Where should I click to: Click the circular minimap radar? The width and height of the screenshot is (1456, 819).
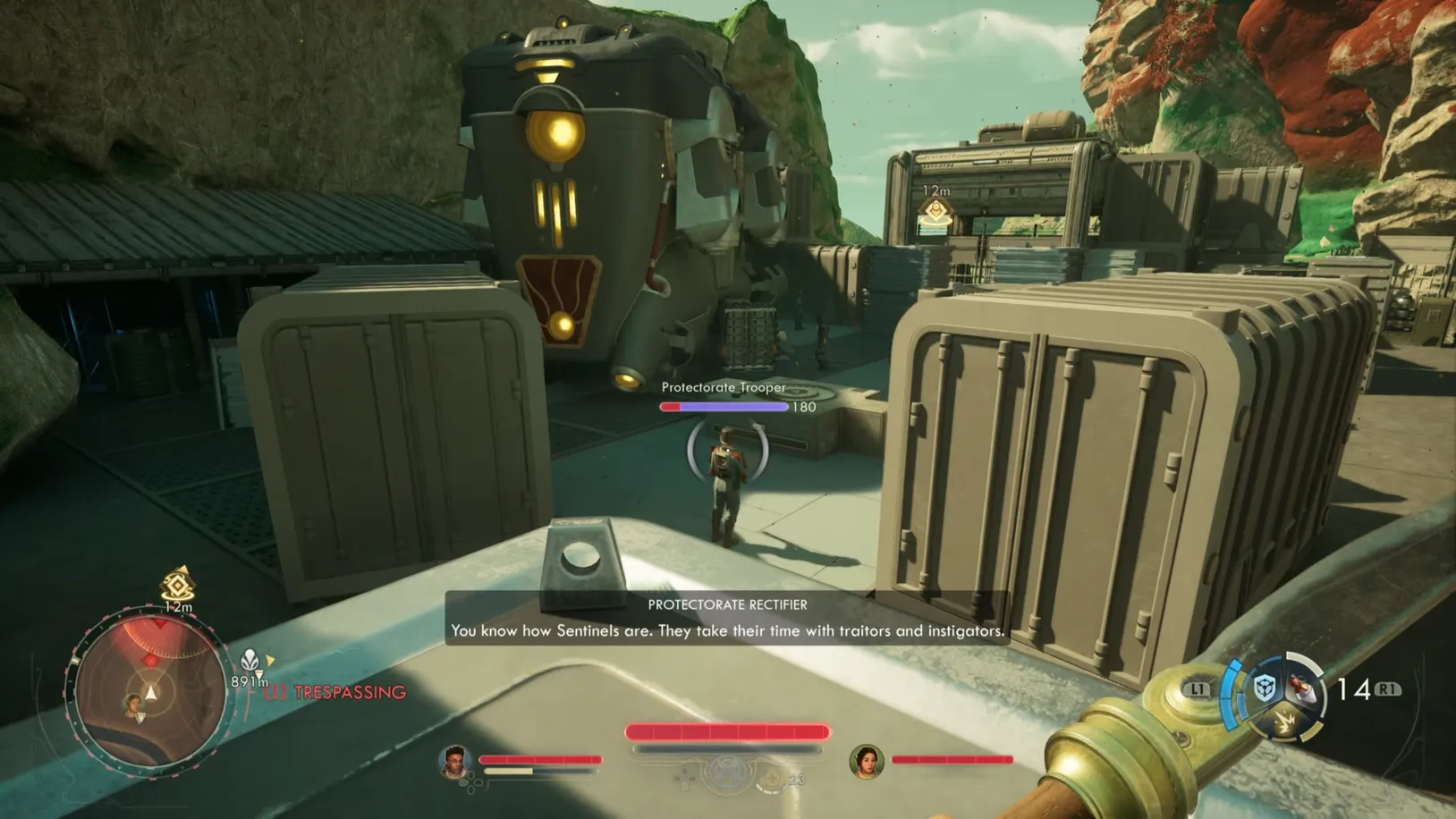pos(150,690)
